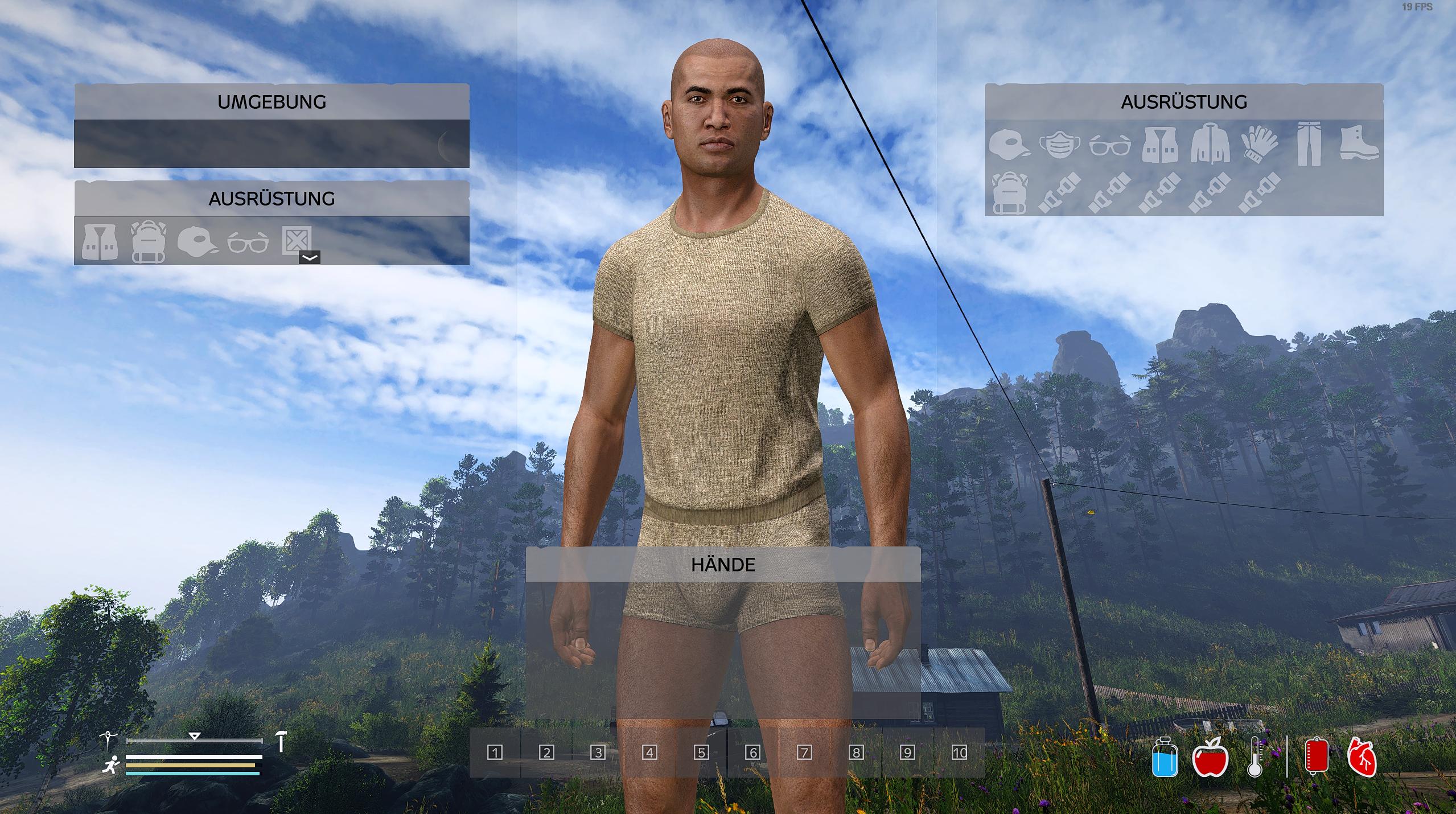Open the red heart health icon
Image resolution: width=1456 pixels, height=814 pixels.
pos(1362,757)
